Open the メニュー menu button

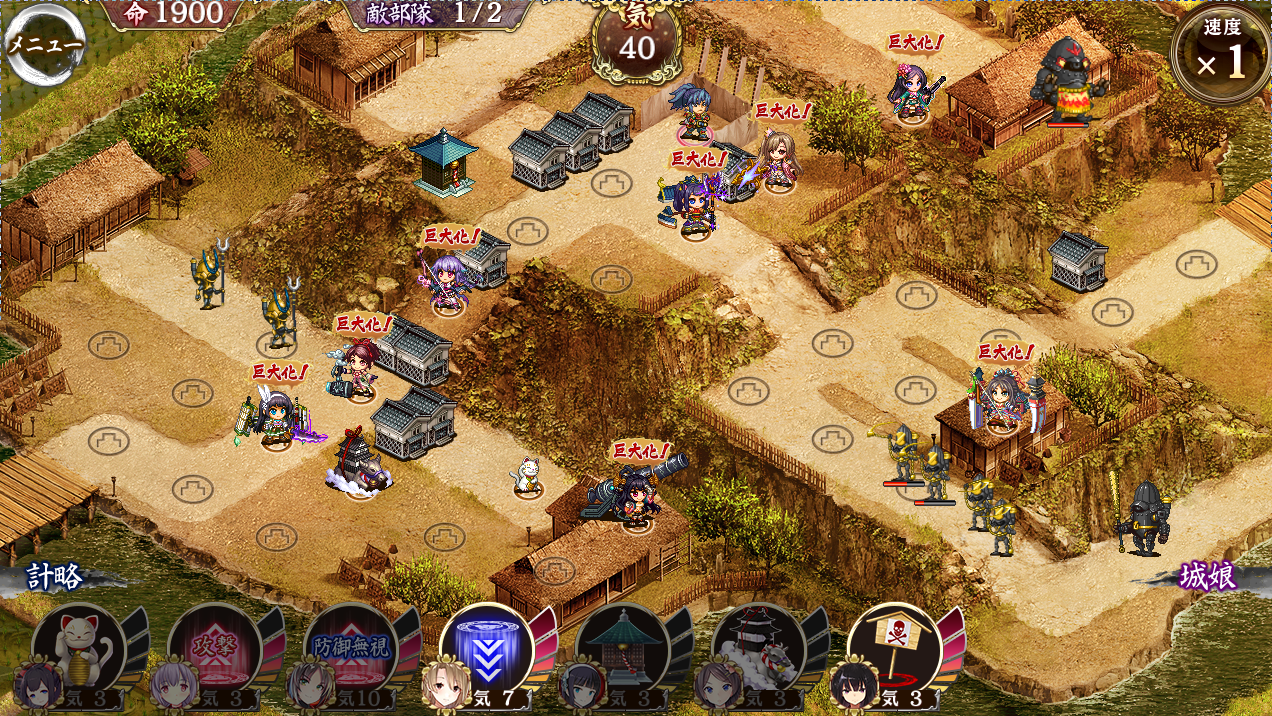pos(44,44)
